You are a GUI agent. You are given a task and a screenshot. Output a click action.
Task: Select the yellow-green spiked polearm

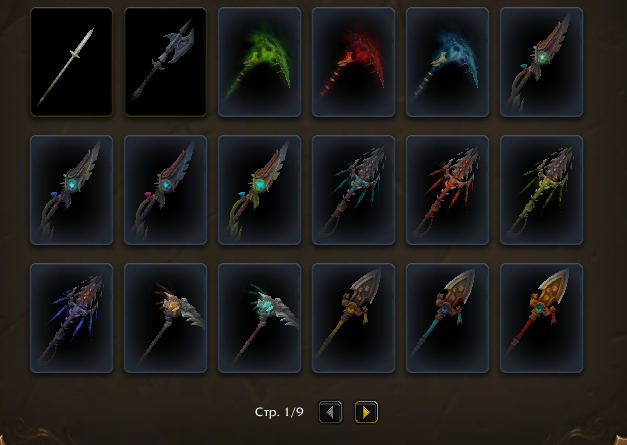541,190
